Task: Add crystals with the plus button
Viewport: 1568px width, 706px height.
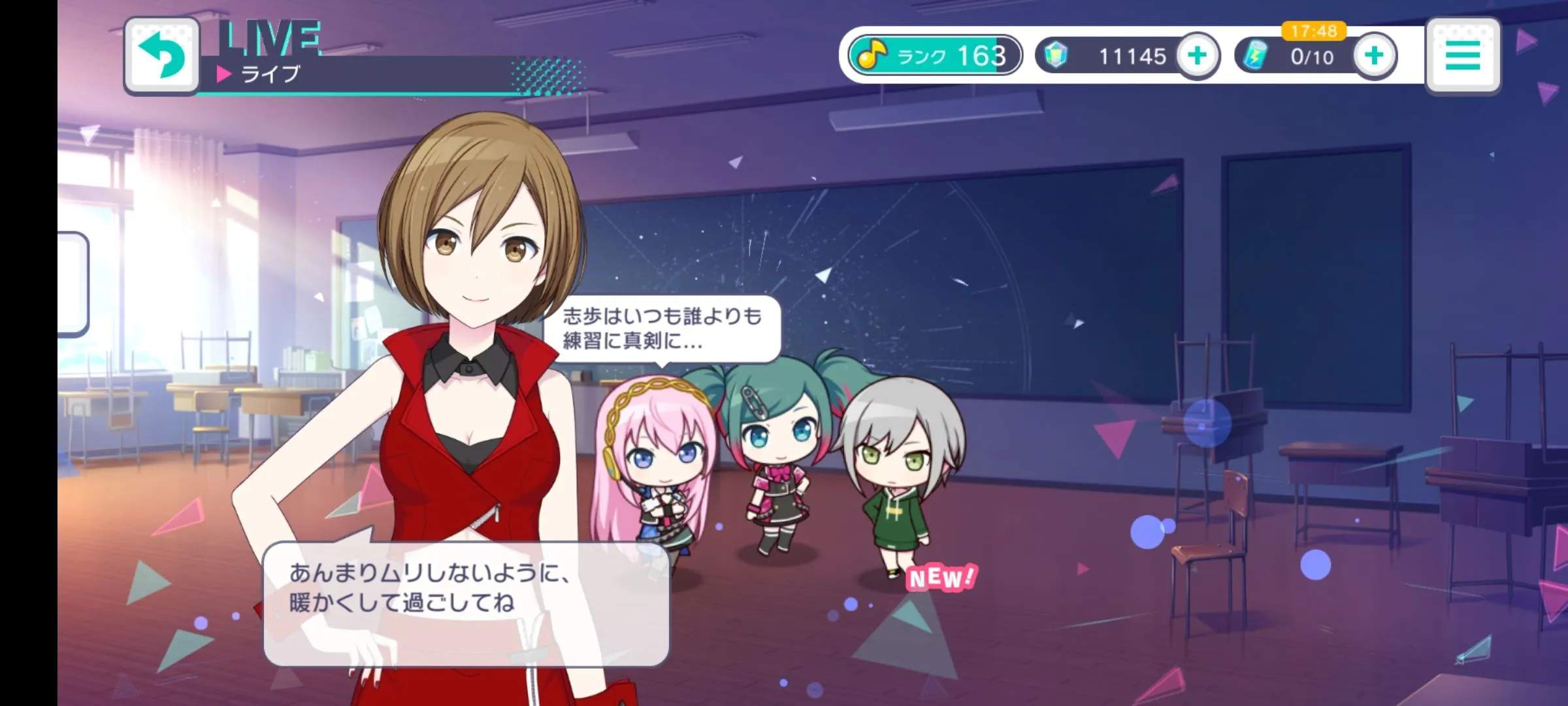Action: tap(1198, 56)
